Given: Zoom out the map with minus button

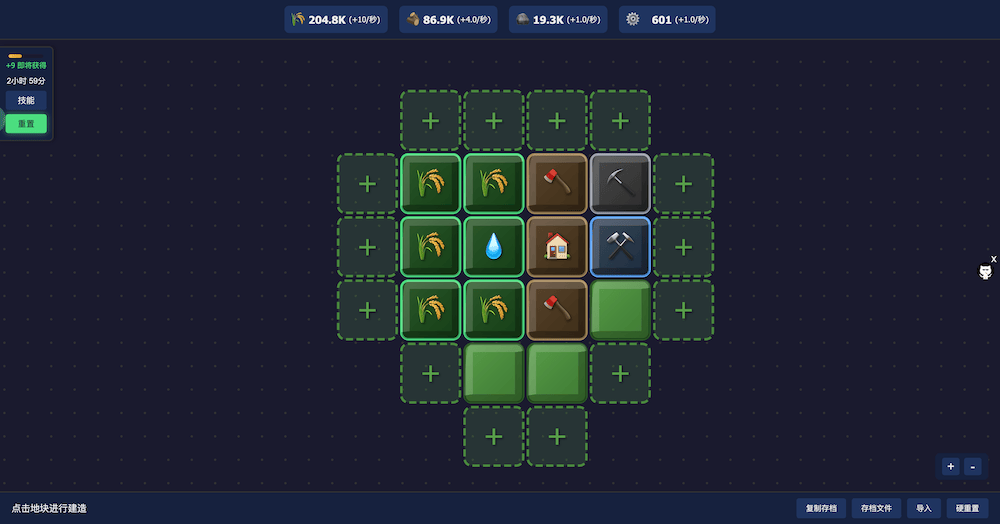Looking at the screenshot, I should [973, 466].
